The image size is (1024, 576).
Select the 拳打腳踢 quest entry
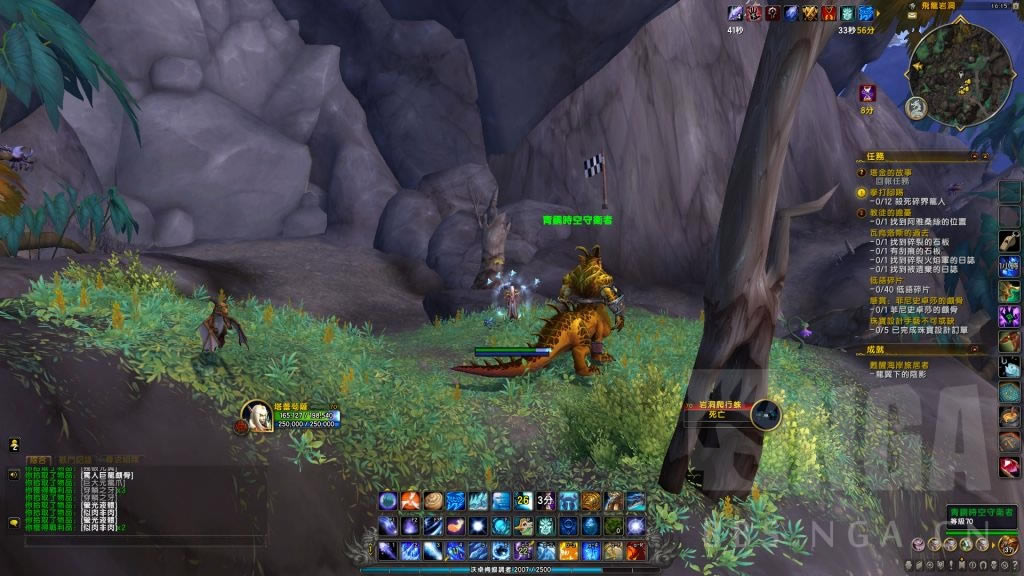884,192
